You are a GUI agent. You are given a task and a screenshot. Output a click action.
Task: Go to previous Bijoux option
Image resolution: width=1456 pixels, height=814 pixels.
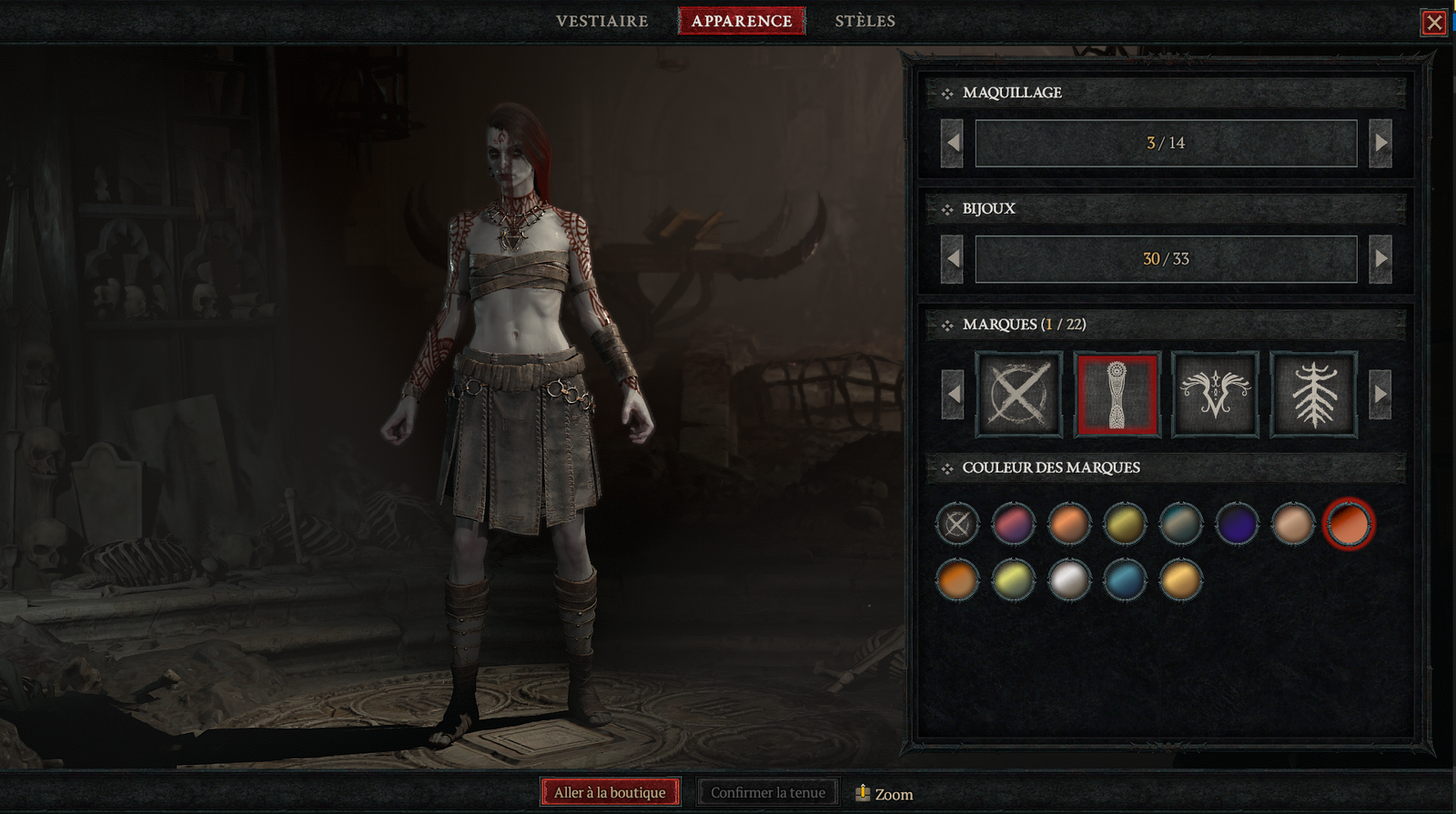pyautogui.click(x=953, y=259)
